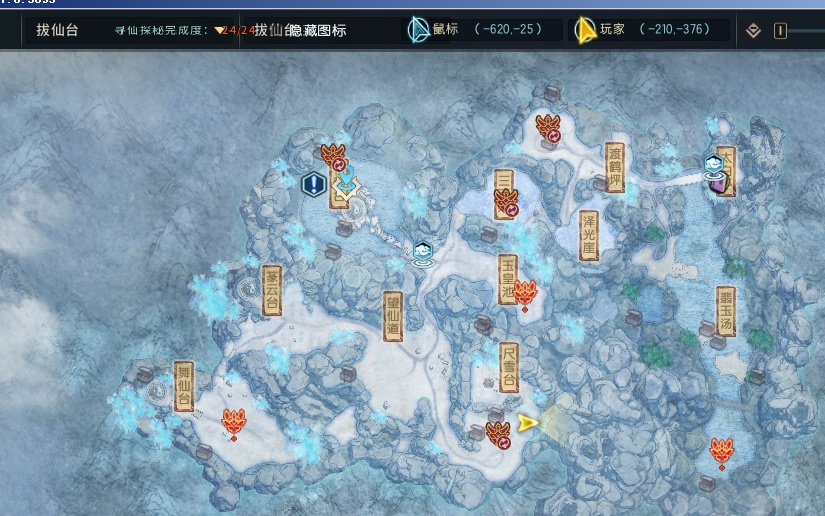The image size is (825, 516).
Task: Select the 渡鹤坪 location label
Action: 615,167
